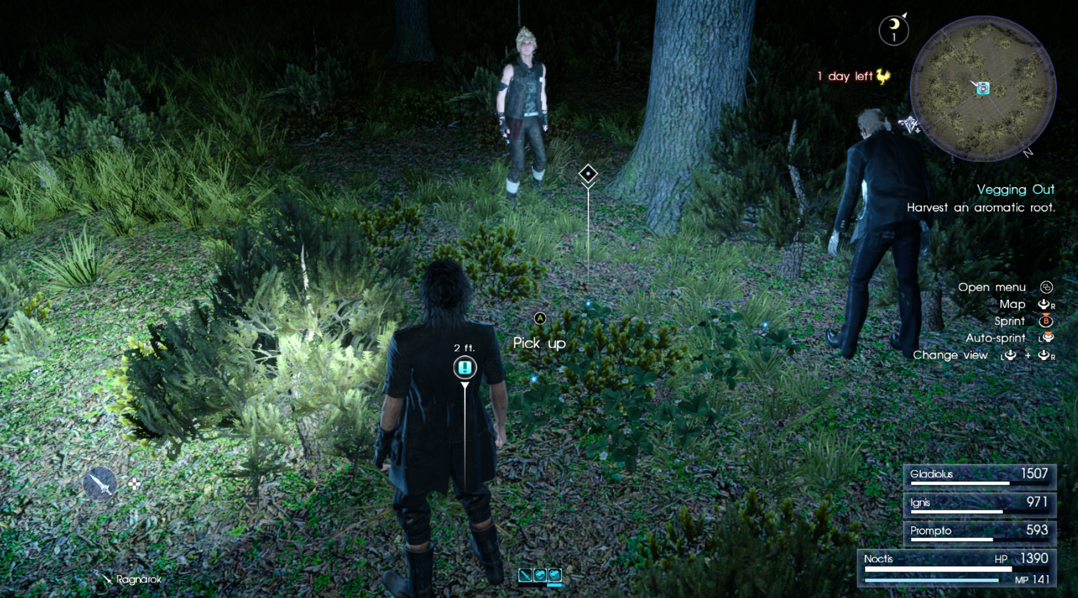Open the circular minimap
The height and width of the screenshot is (598, 1078).
click(x=983, y=90)
